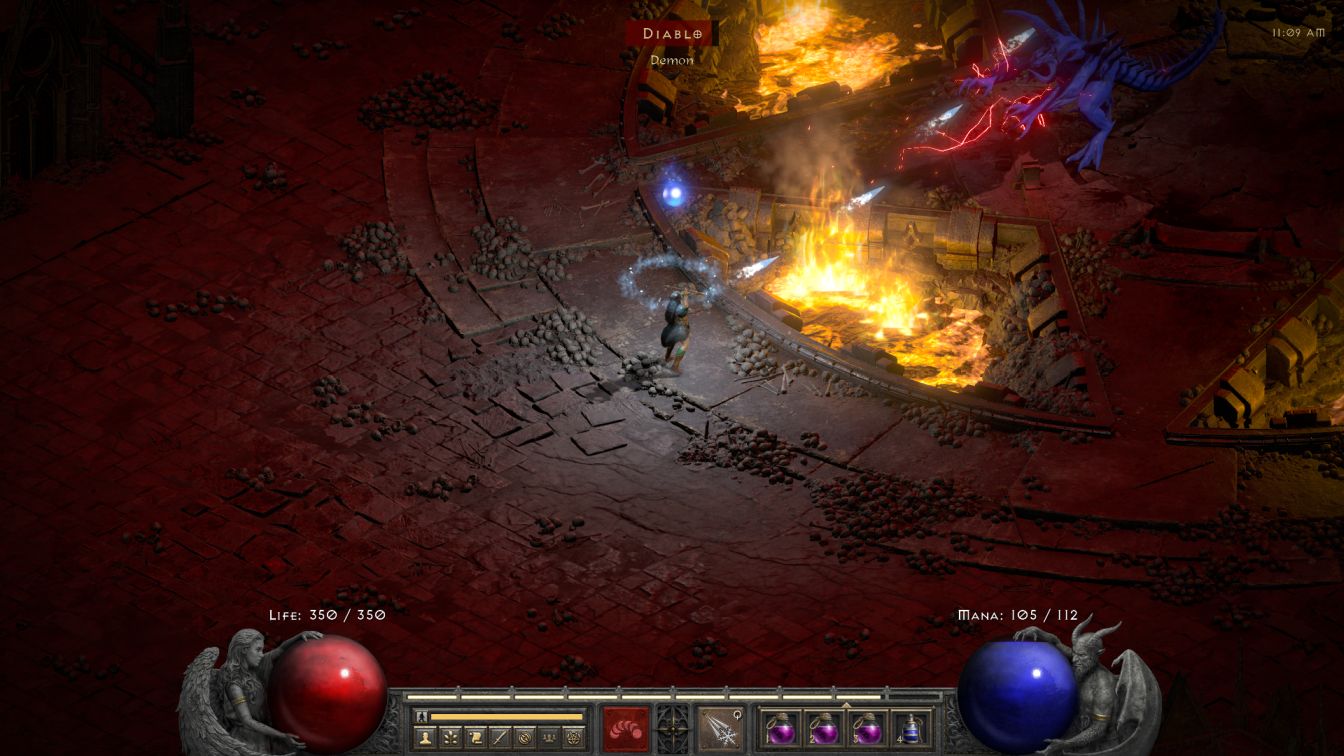
Task: Open the inventory sword button
Action: (x=500, y=738)
